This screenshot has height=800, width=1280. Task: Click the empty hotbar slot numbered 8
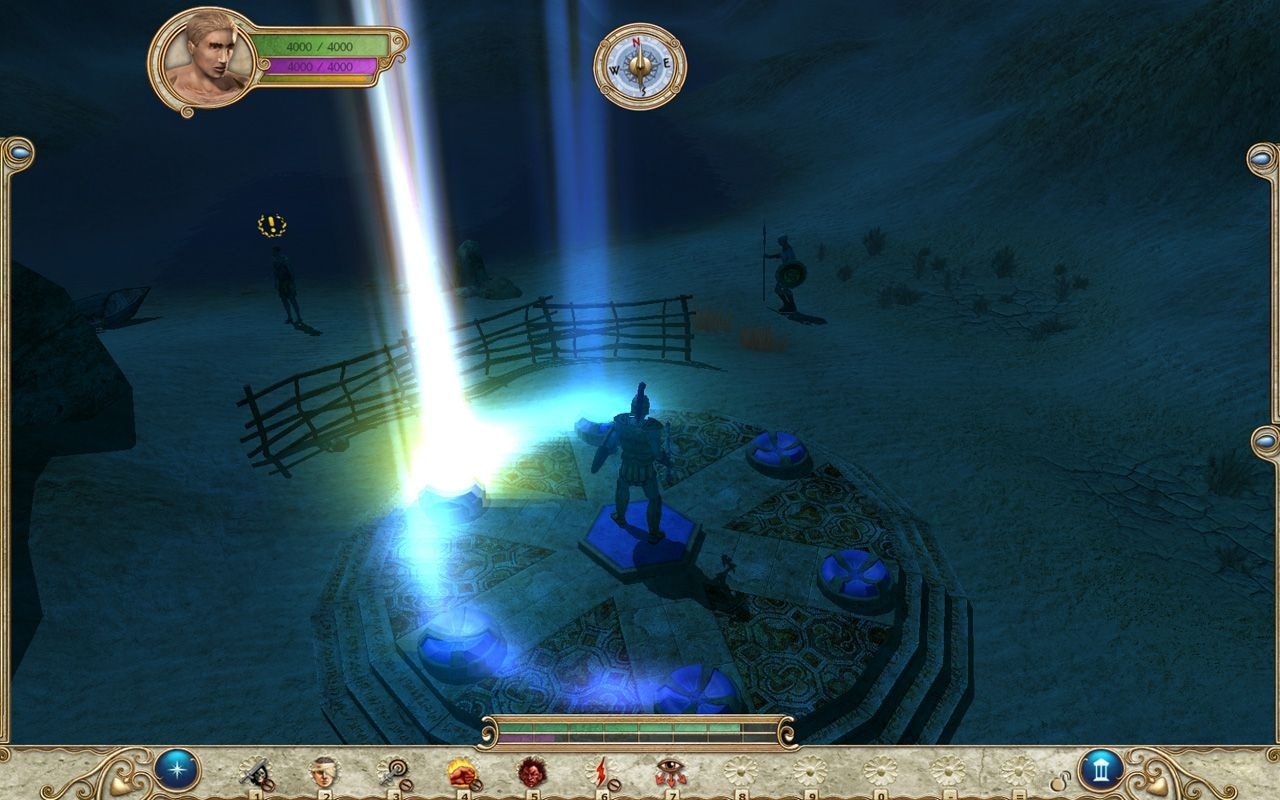pyautogui.click(x=740, y=770)
